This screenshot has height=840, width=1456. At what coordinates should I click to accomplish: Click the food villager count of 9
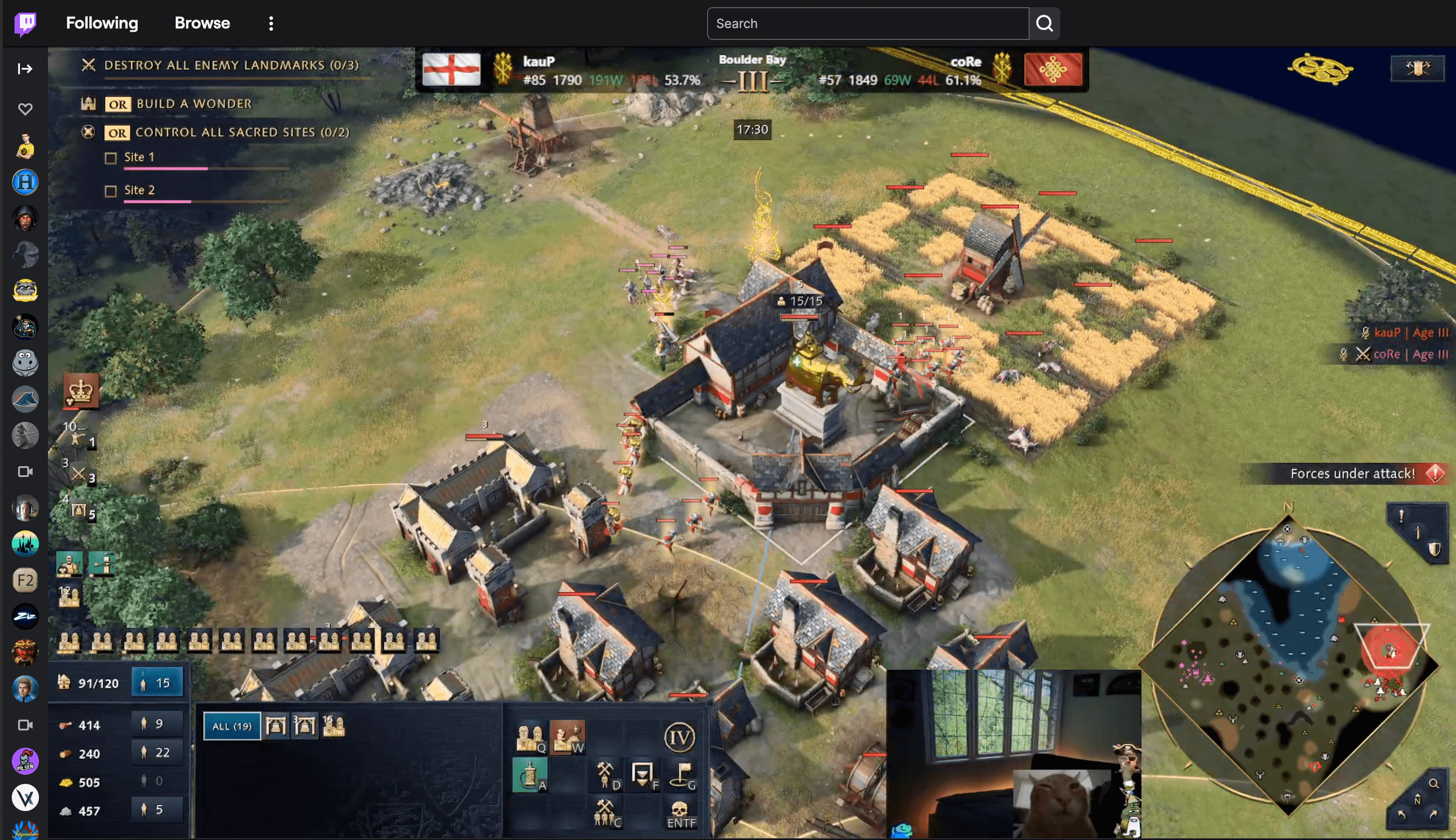[x=157, y=724]
